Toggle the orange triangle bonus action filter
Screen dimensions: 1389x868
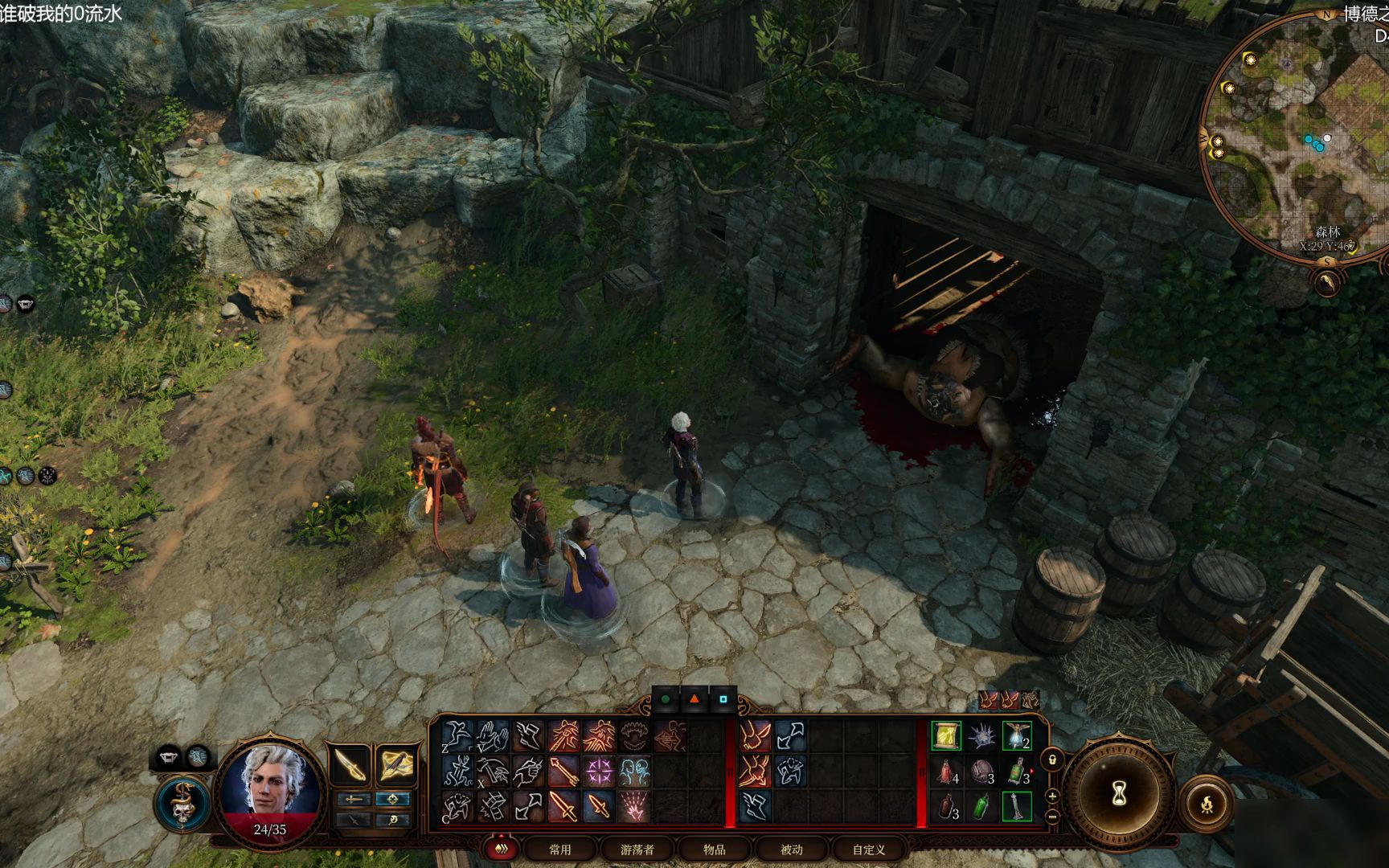tap(694, 699)
